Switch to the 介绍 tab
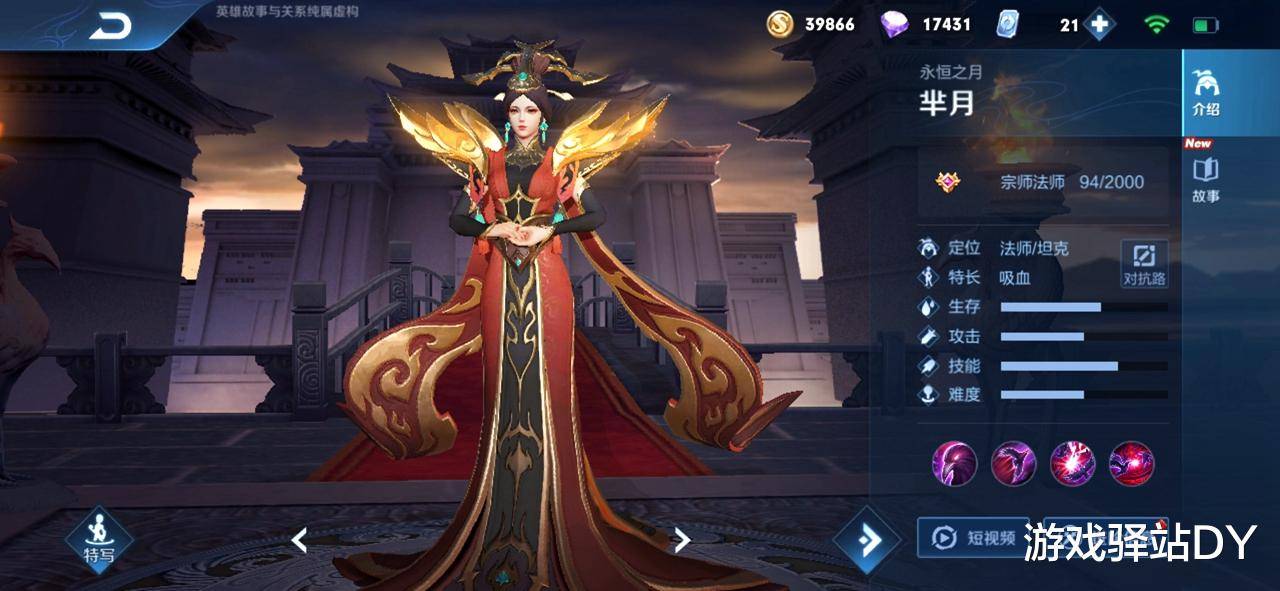The image size is (1280, 591). point(1206,94)
